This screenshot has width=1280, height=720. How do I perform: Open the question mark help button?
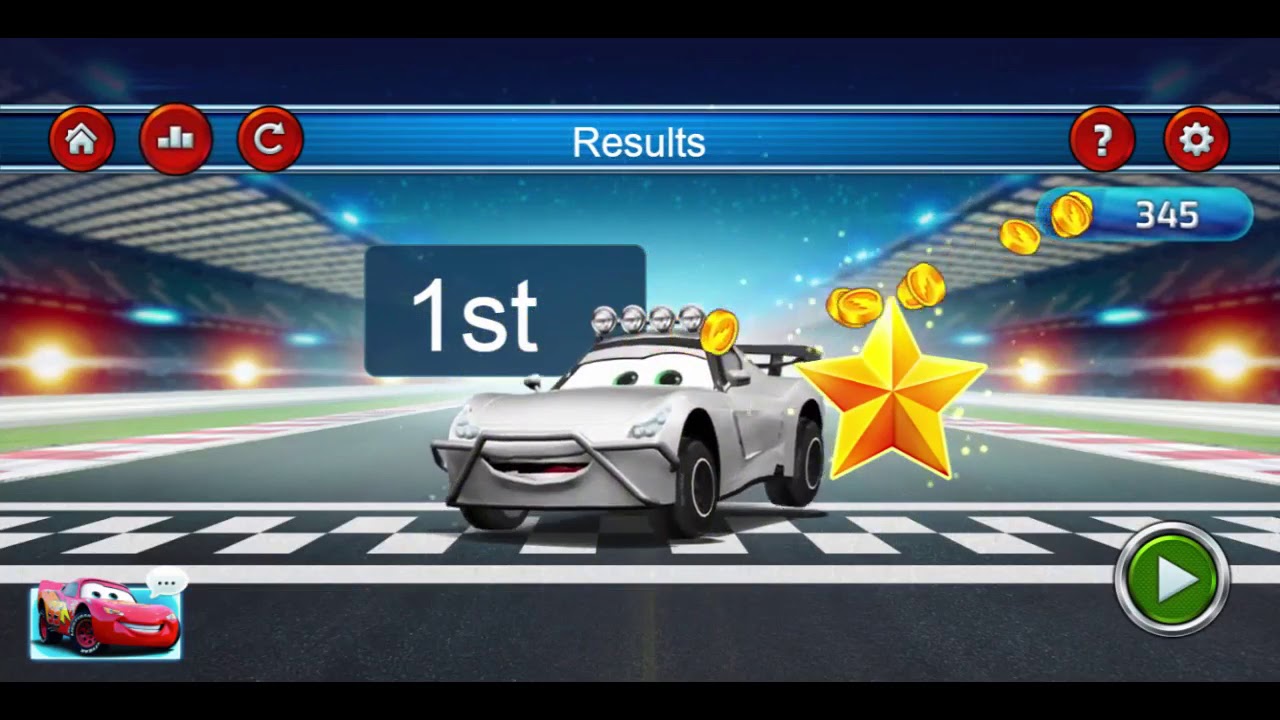click(x=1102, y=140)
